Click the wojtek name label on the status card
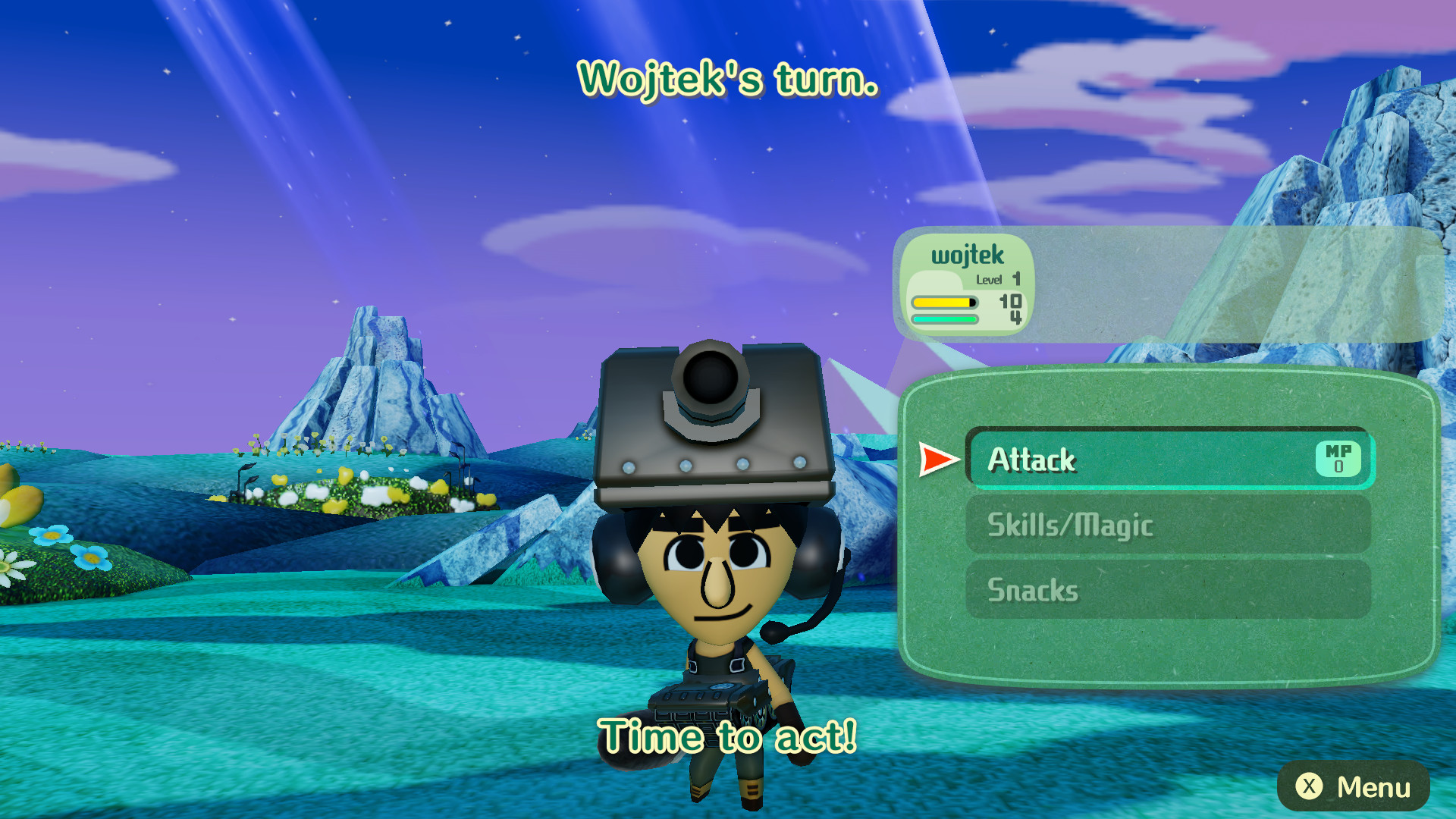Image resolution: width=1456 pixels, height=819 pixels. [967, 256]
